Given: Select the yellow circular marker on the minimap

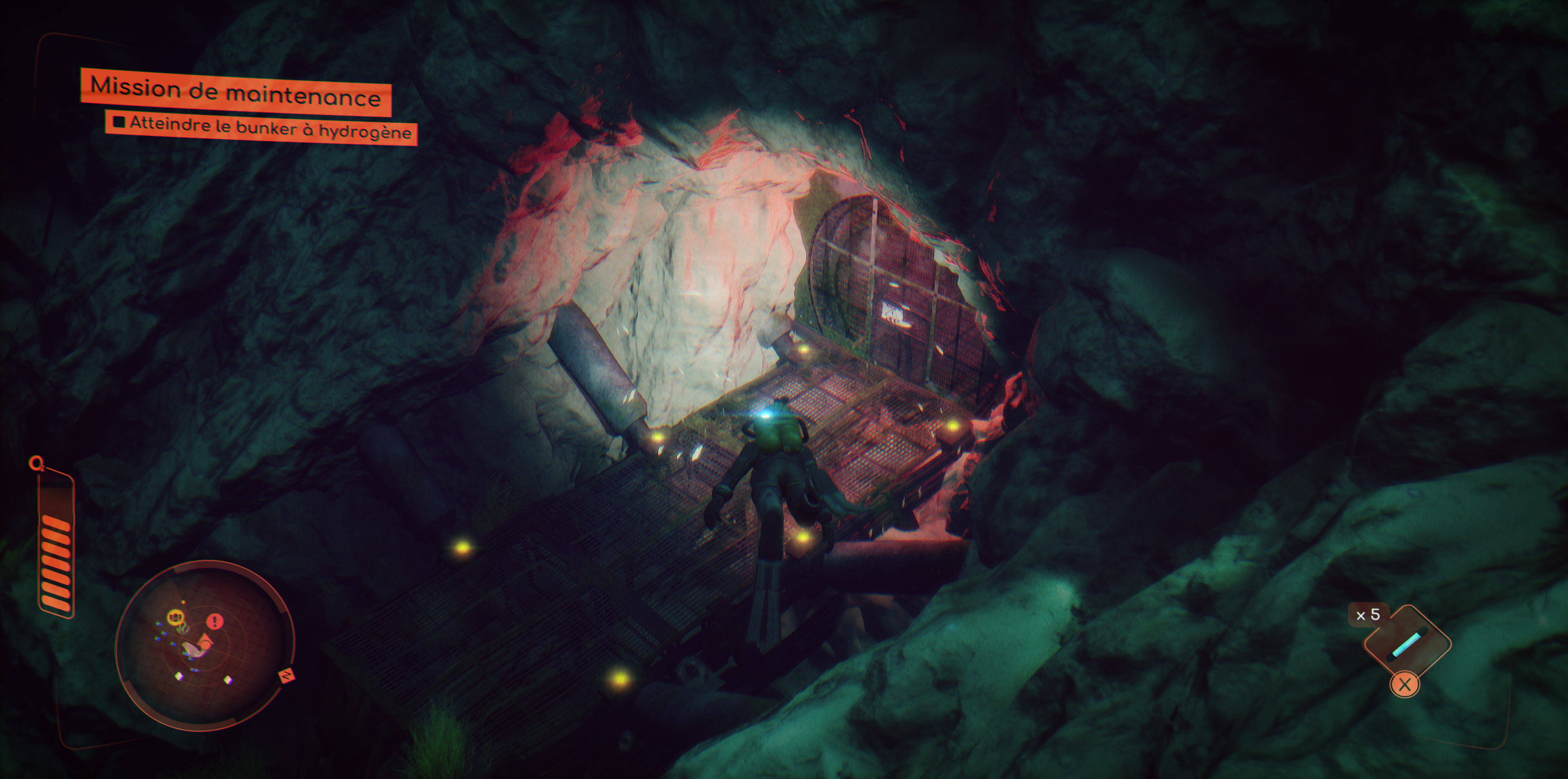Looking at the screenshot, I should pos(175,617).
